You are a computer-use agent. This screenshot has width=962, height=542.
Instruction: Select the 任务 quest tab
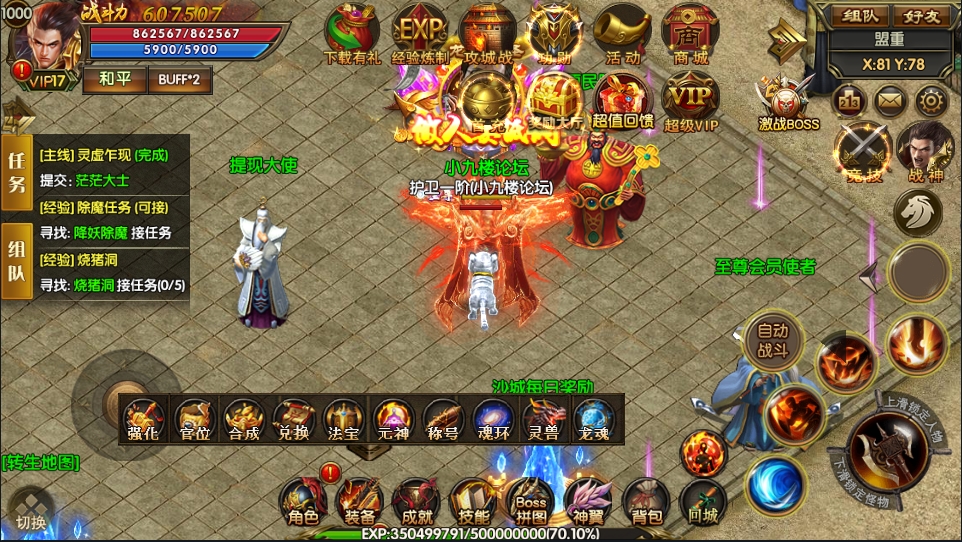(x=17, y=172)
